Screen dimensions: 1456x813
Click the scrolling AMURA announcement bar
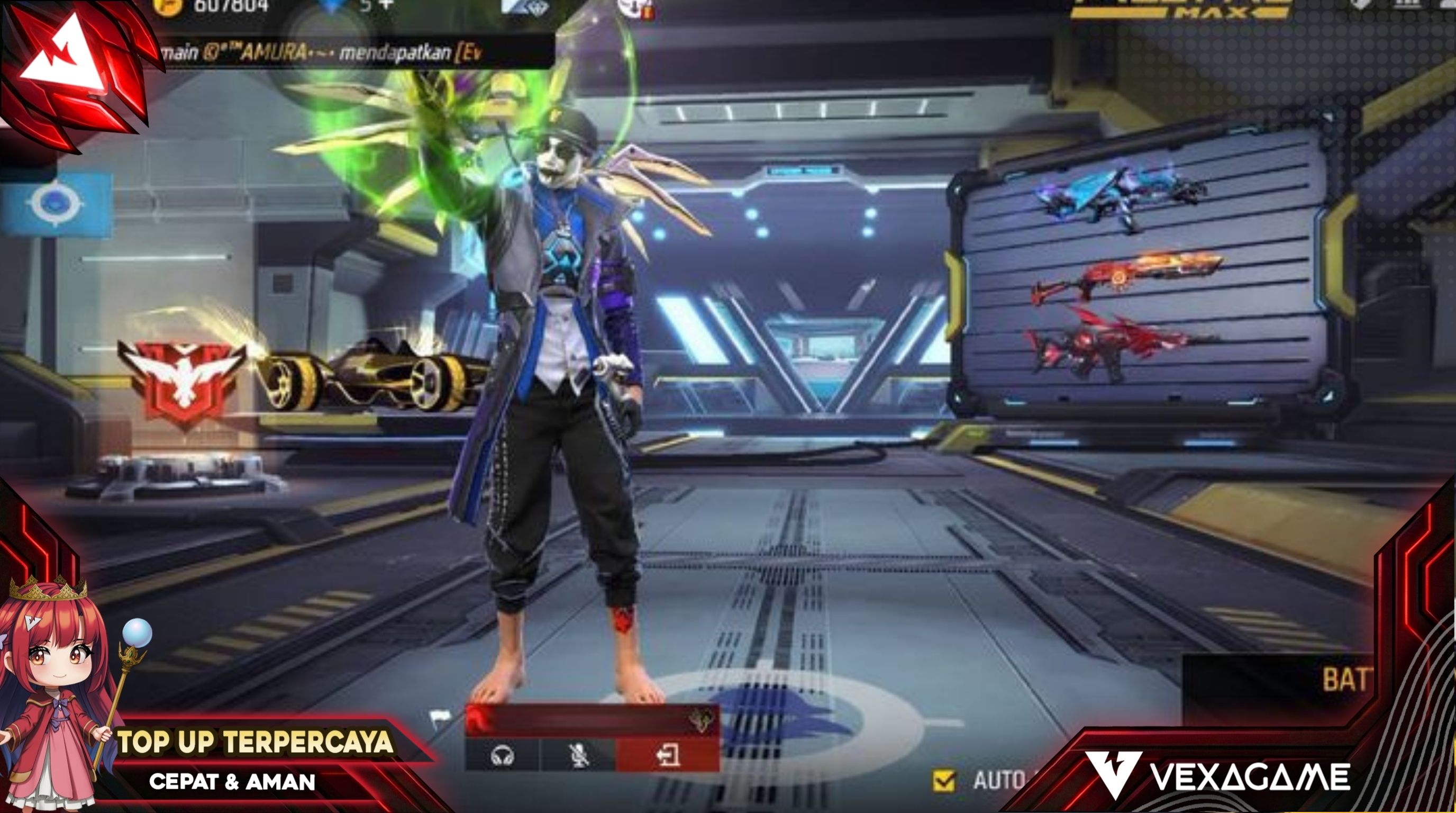point(350,53)
